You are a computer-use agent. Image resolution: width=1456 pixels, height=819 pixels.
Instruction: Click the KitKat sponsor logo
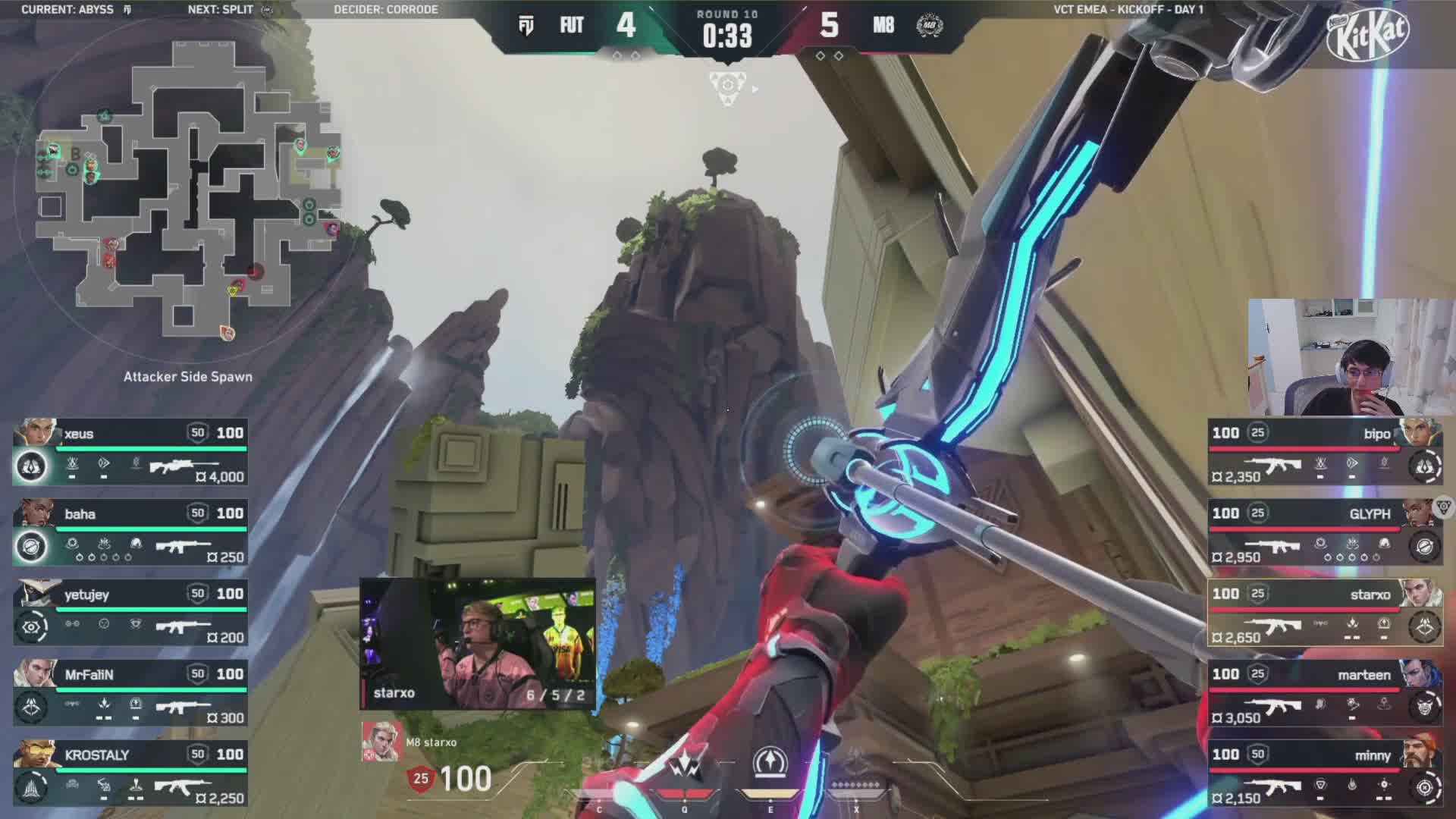click(1369, 36)
